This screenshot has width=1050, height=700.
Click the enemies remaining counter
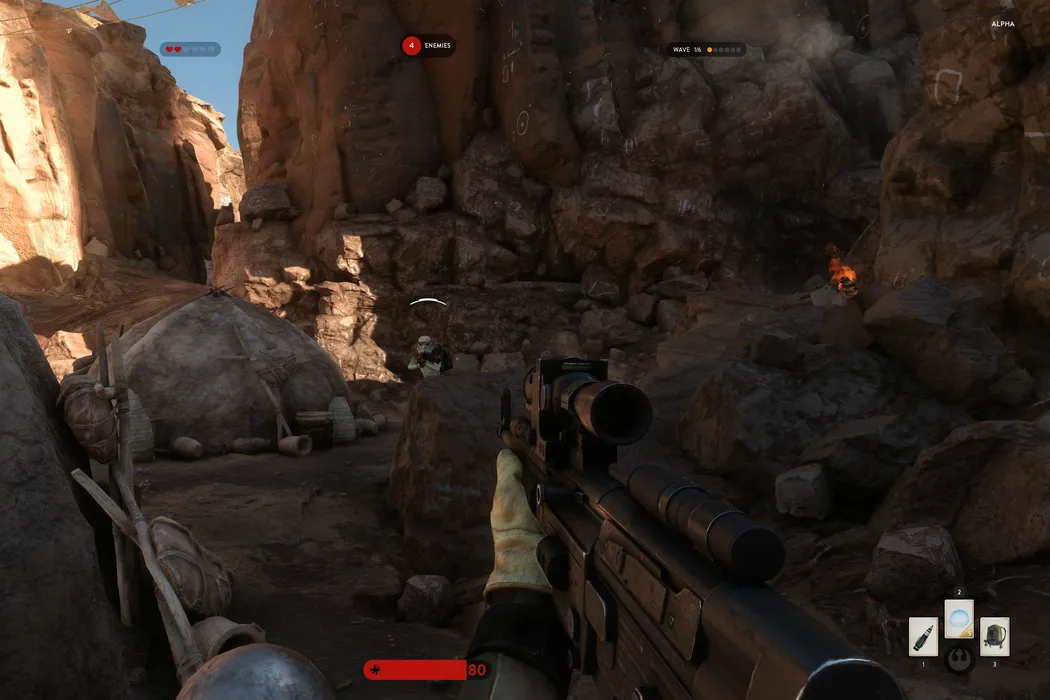coord(428,46)
